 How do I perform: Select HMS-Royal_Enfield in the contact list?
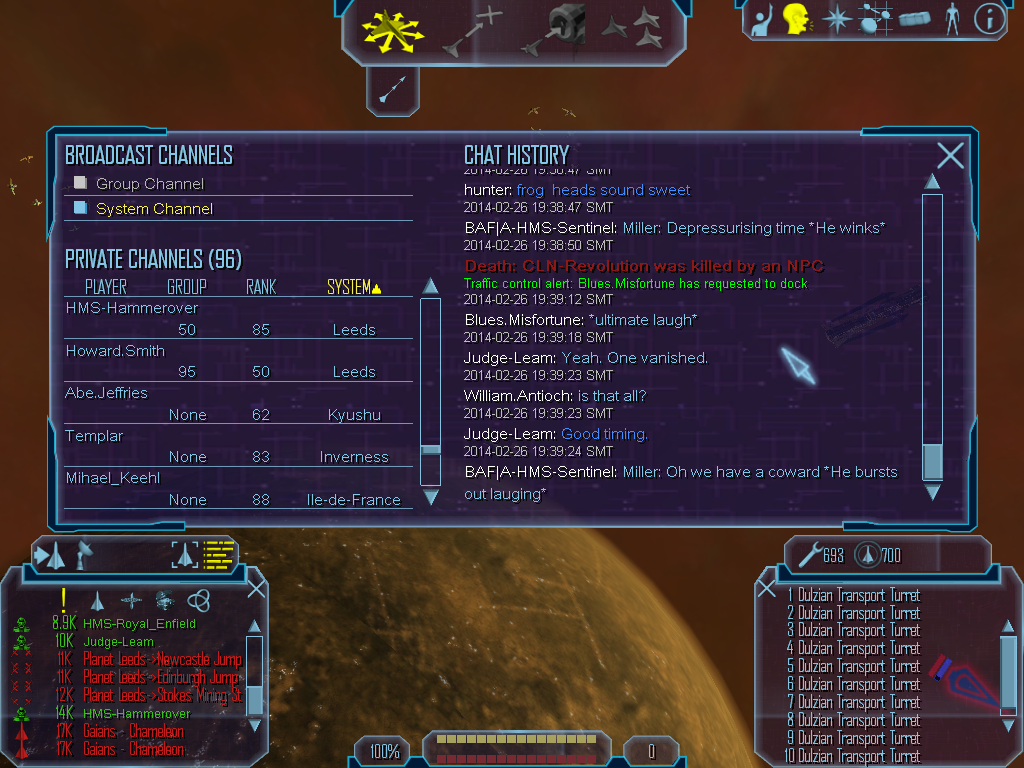[139, 624]
